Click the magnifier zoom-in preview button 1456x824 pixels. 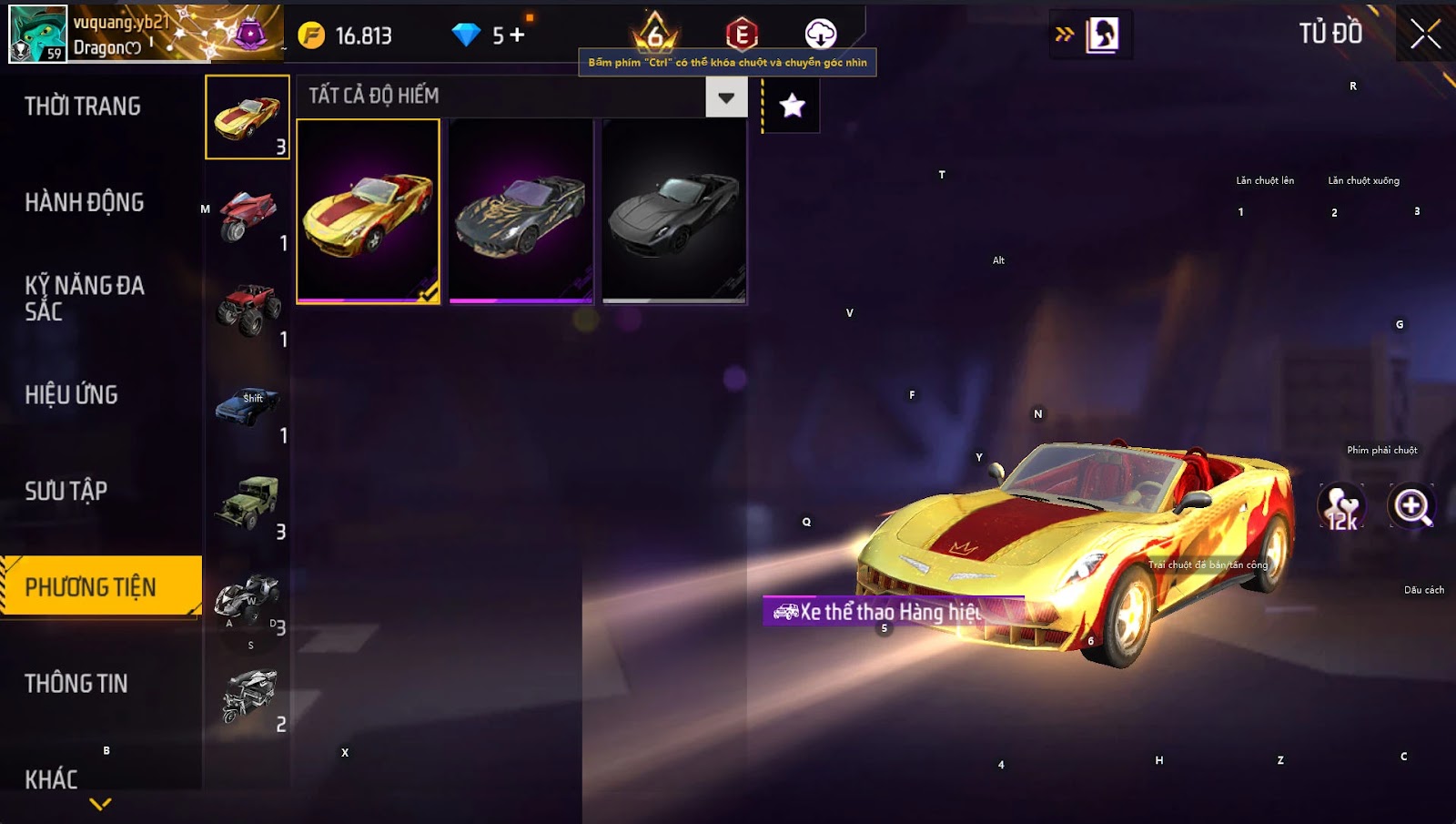click(1411, 506)
